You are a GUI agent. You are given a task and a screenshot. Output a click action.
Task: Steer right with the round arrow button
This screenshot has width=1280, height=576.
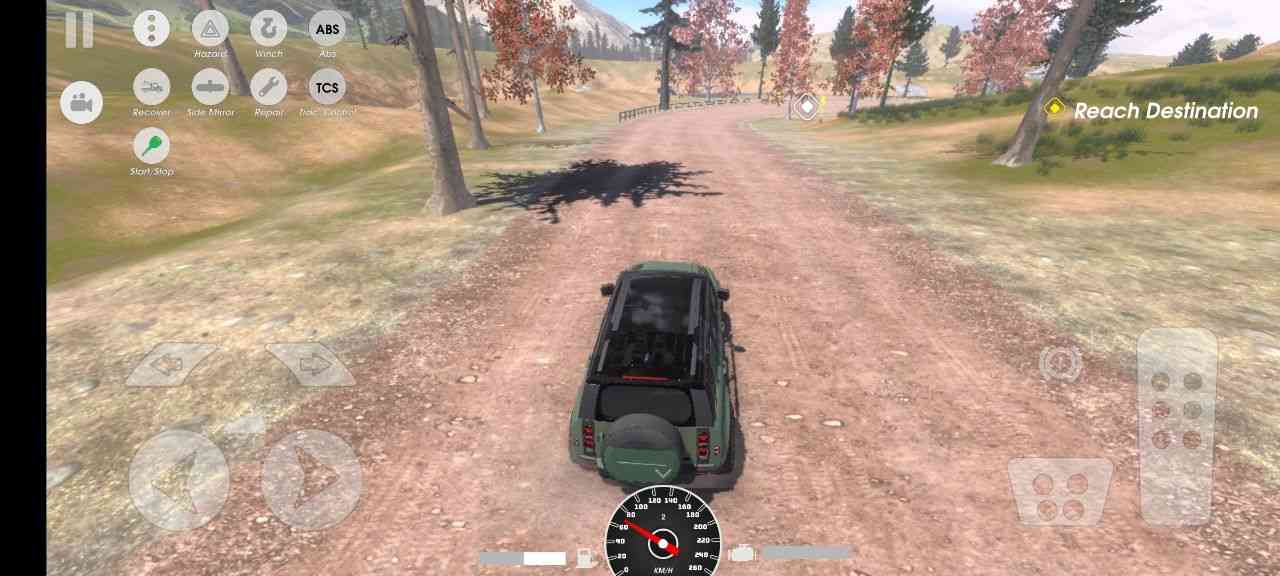tap(311, 480)
